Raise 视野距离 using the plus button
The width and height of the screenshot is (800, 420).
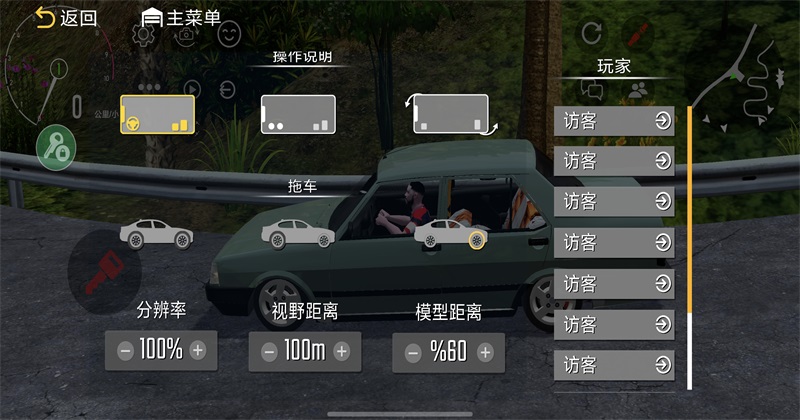tap(342, 351)
